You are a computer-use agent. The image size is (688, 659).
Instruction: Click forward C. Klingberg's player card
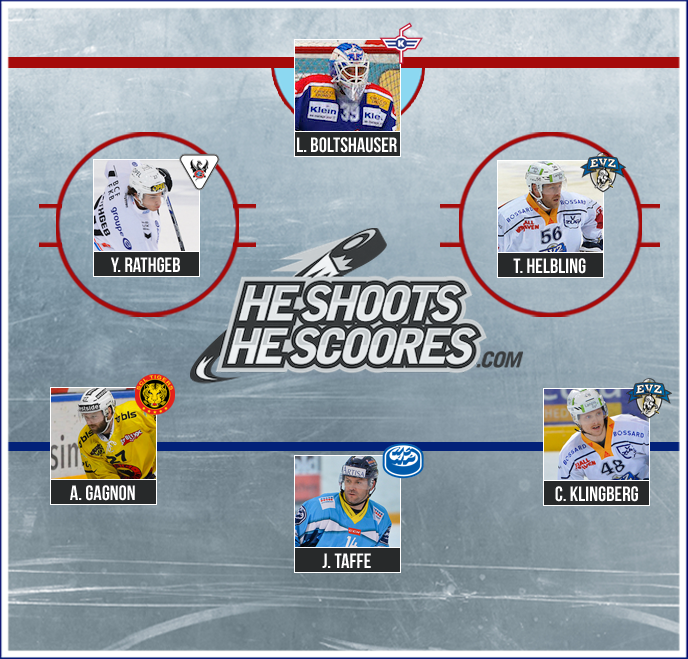coord(595,446)
